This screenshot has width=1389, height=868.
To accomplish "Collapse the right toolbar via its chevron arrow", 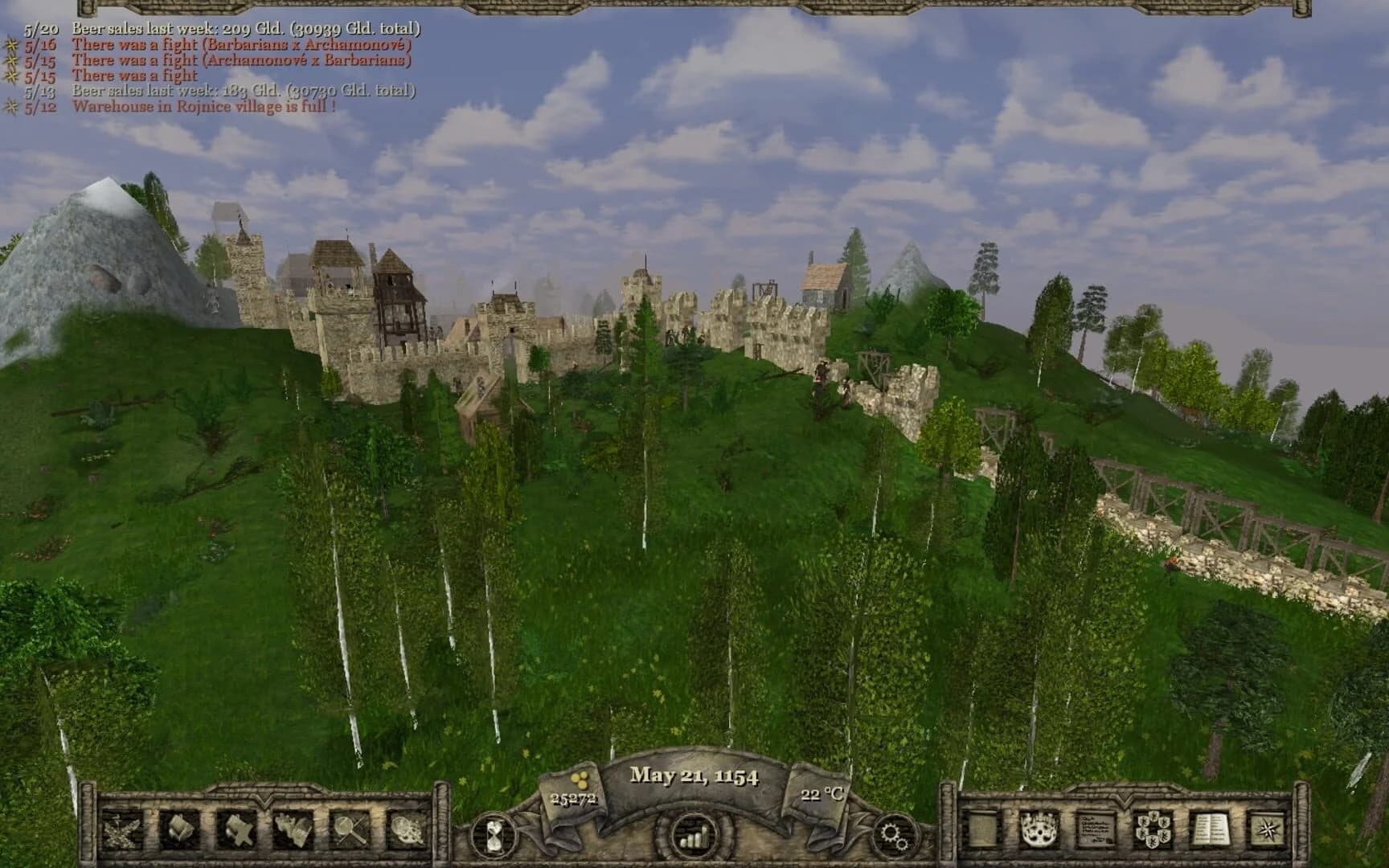I will point(1123,803).
